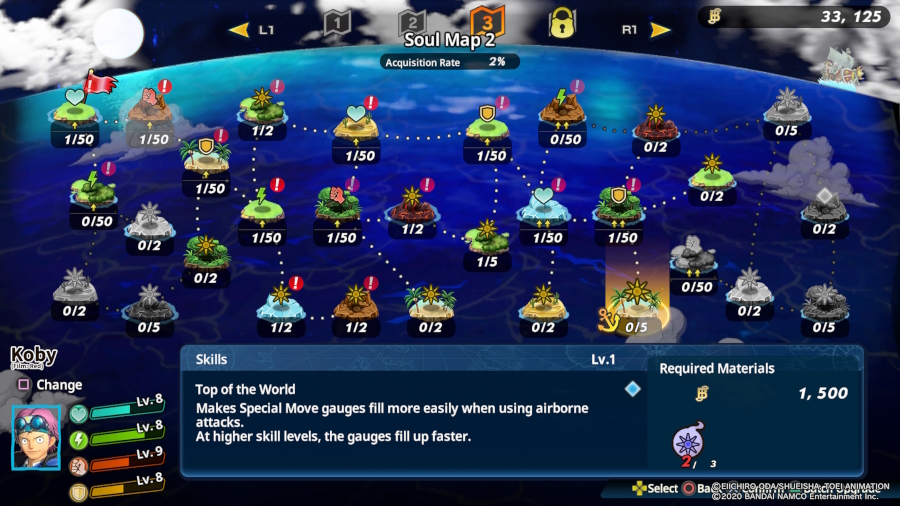Select the skill island labelled 1/5

coord(487,238)
